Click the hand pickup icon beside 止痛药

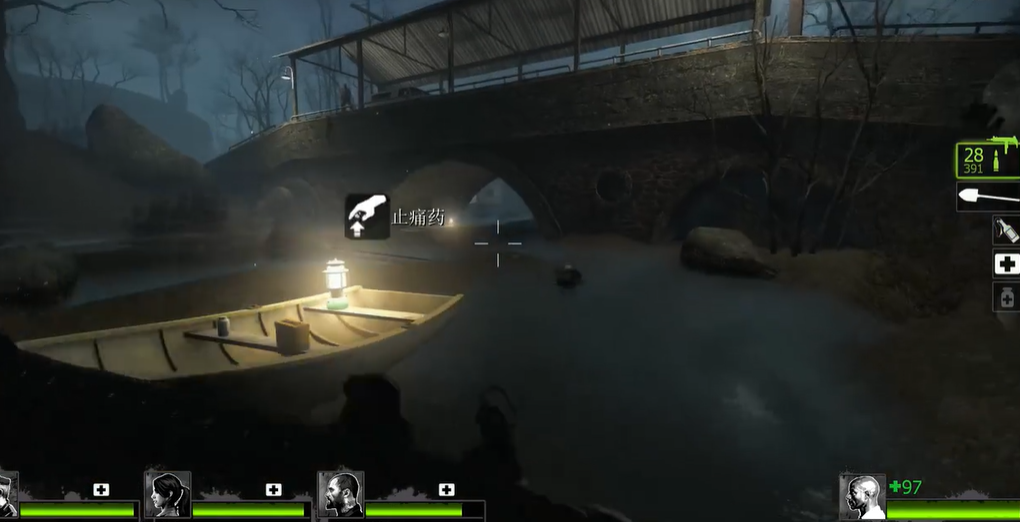[x=367, y=216]
